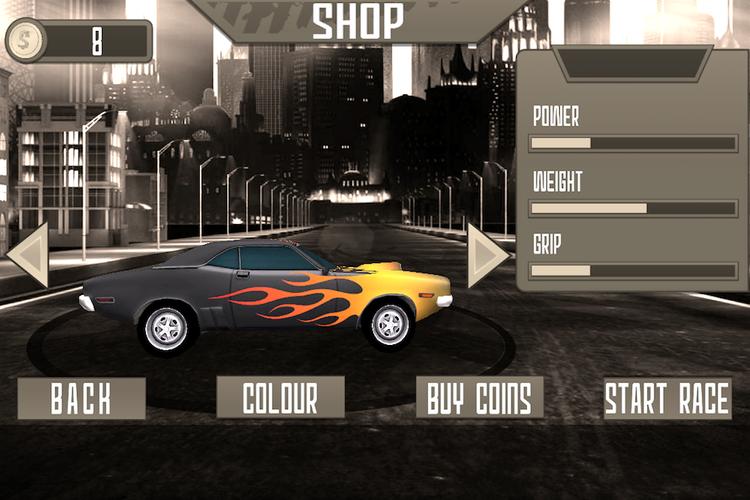Open the COLOUR options
750x500 pixels.
point(280,397)
